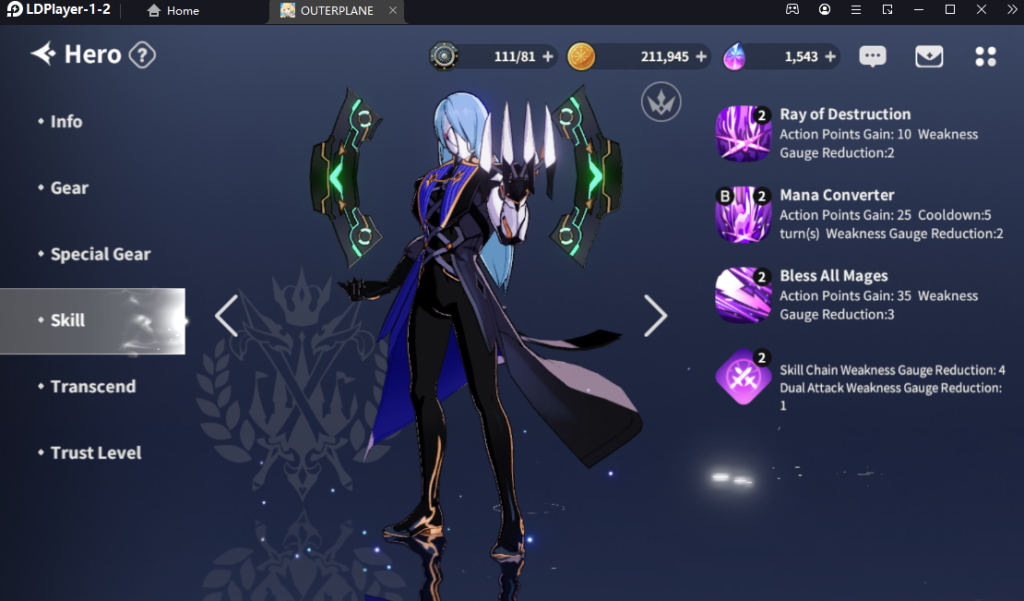This screenshot has height=601, width=1024.
Task: View the next hero with right arrow
Action: (x=655, y=316)
